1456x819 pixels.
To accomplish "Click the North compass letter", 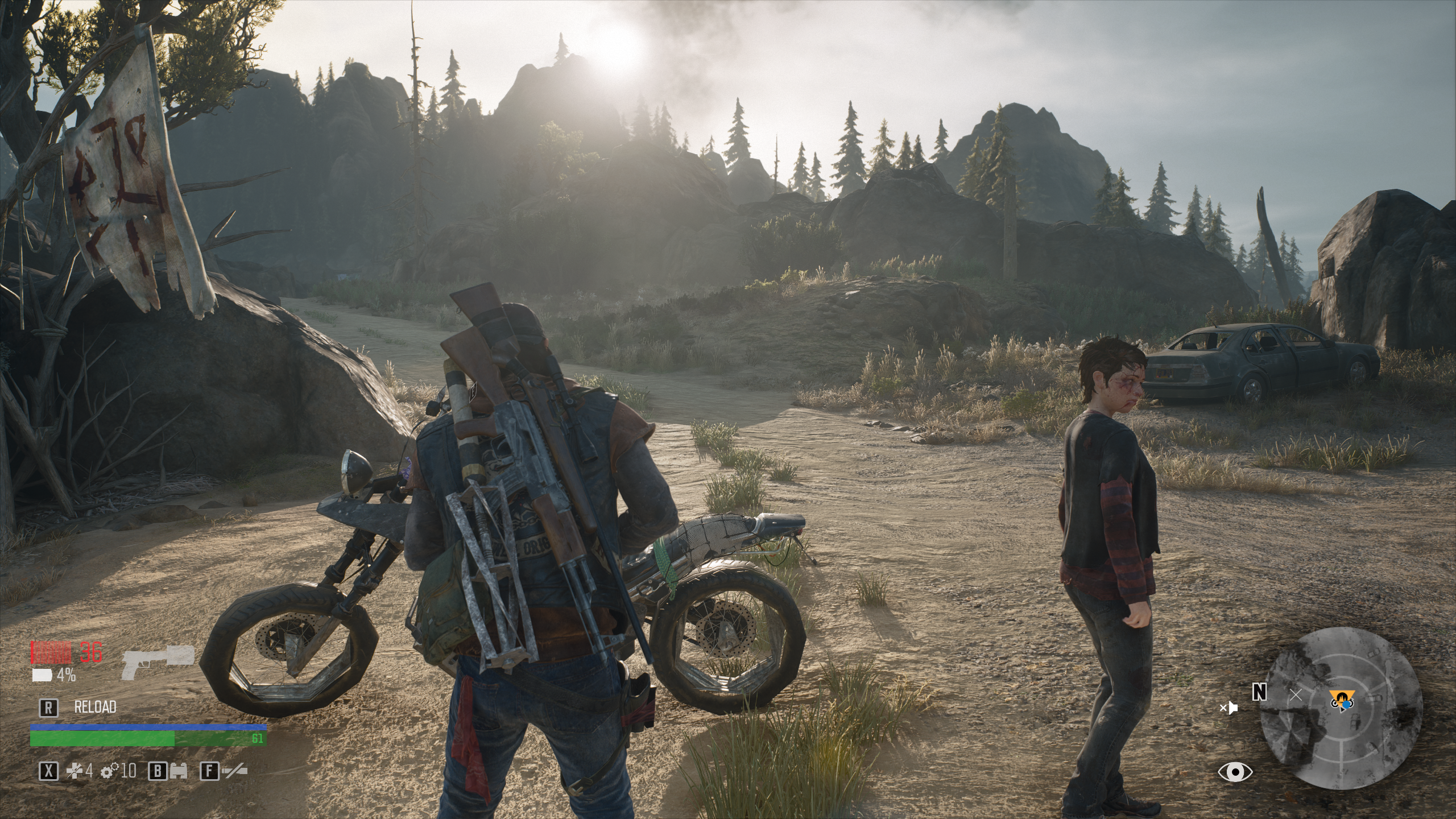I will point(1260,692).
